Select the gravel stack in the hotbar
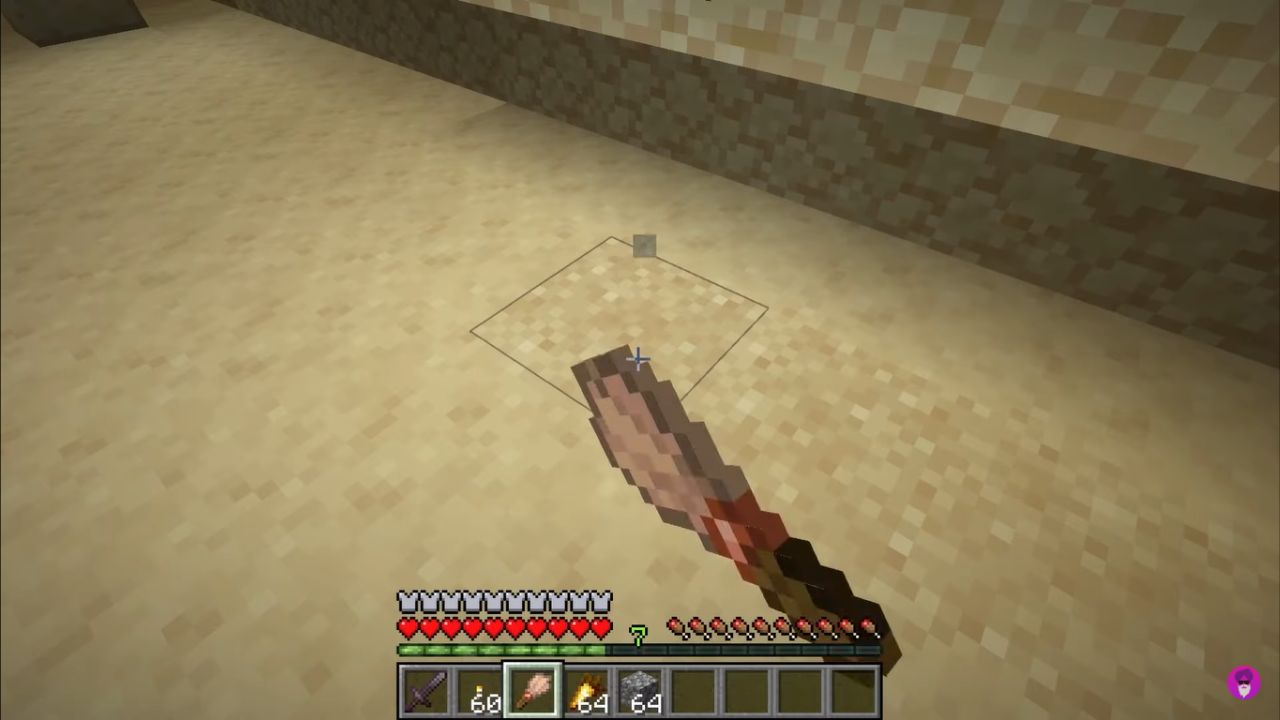 pos(643,688)
